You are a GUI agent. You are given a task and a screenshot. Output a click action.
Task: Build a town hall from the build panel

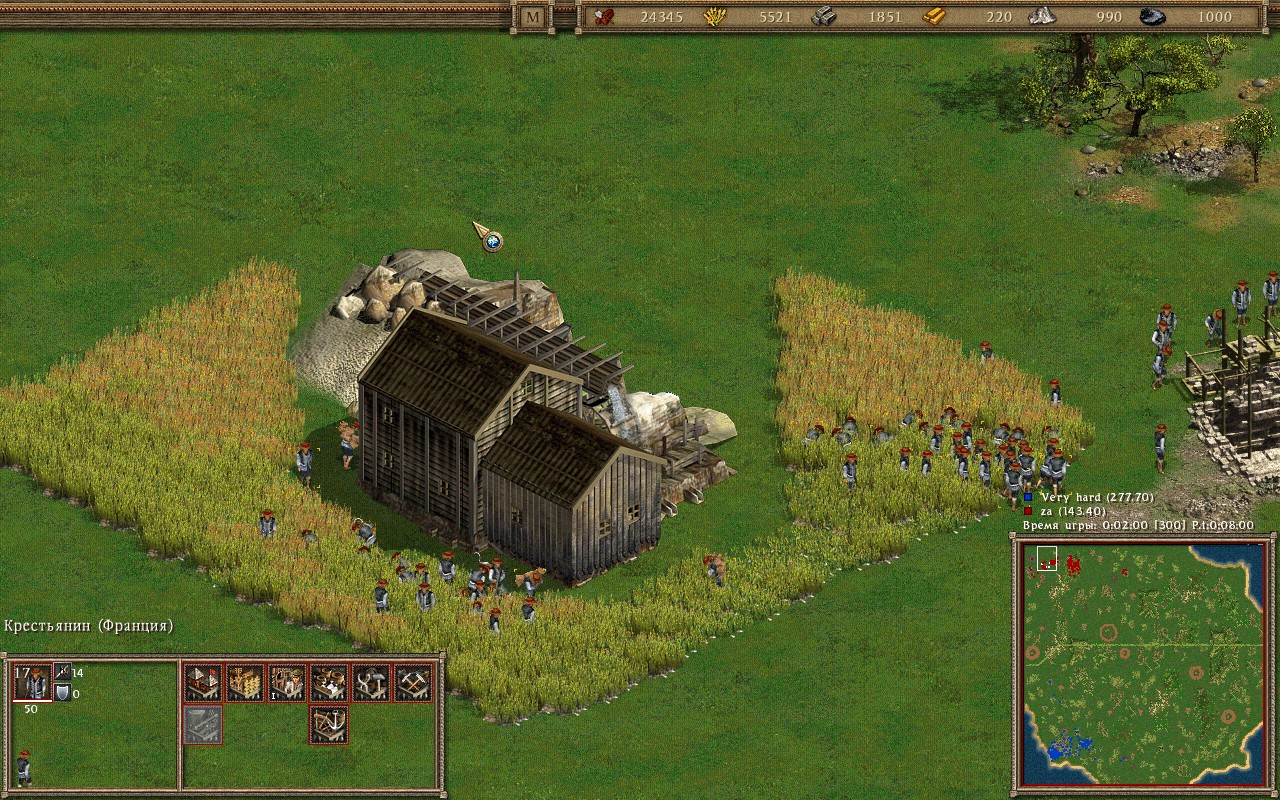[x=203, y=683]
